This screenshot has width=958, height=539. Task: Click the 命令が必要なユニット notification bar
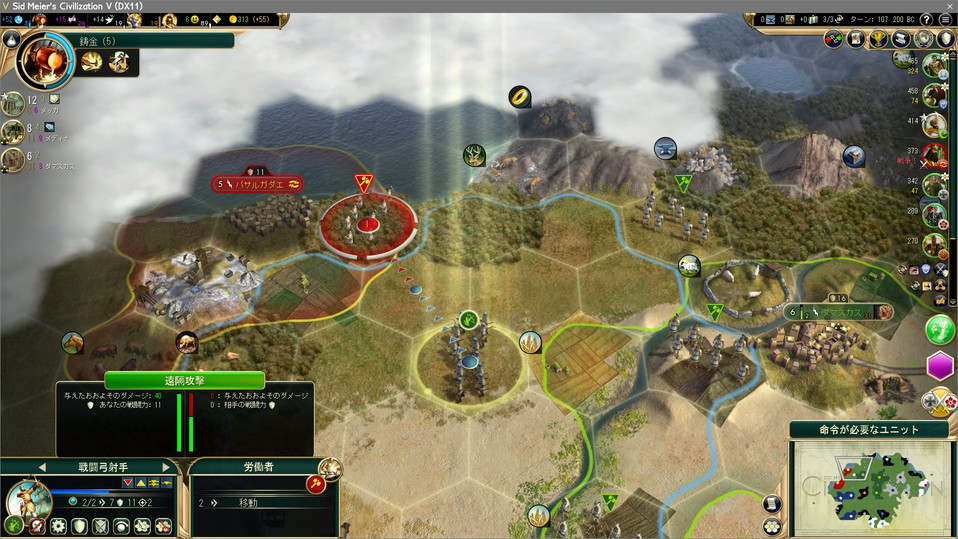pos(869,429)
